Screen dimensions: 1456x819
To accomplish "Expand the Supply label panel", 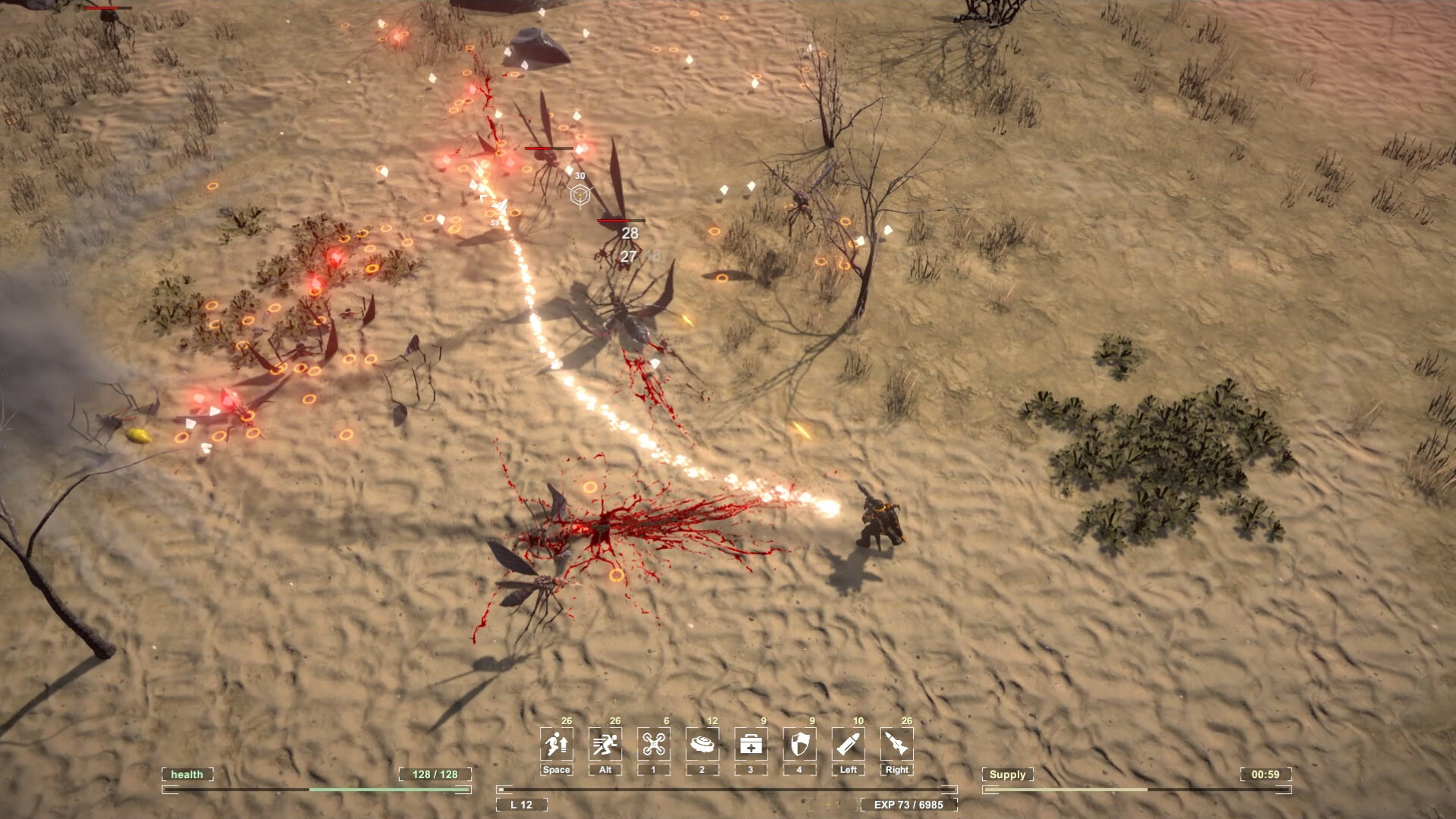I will coord(1009,775).
